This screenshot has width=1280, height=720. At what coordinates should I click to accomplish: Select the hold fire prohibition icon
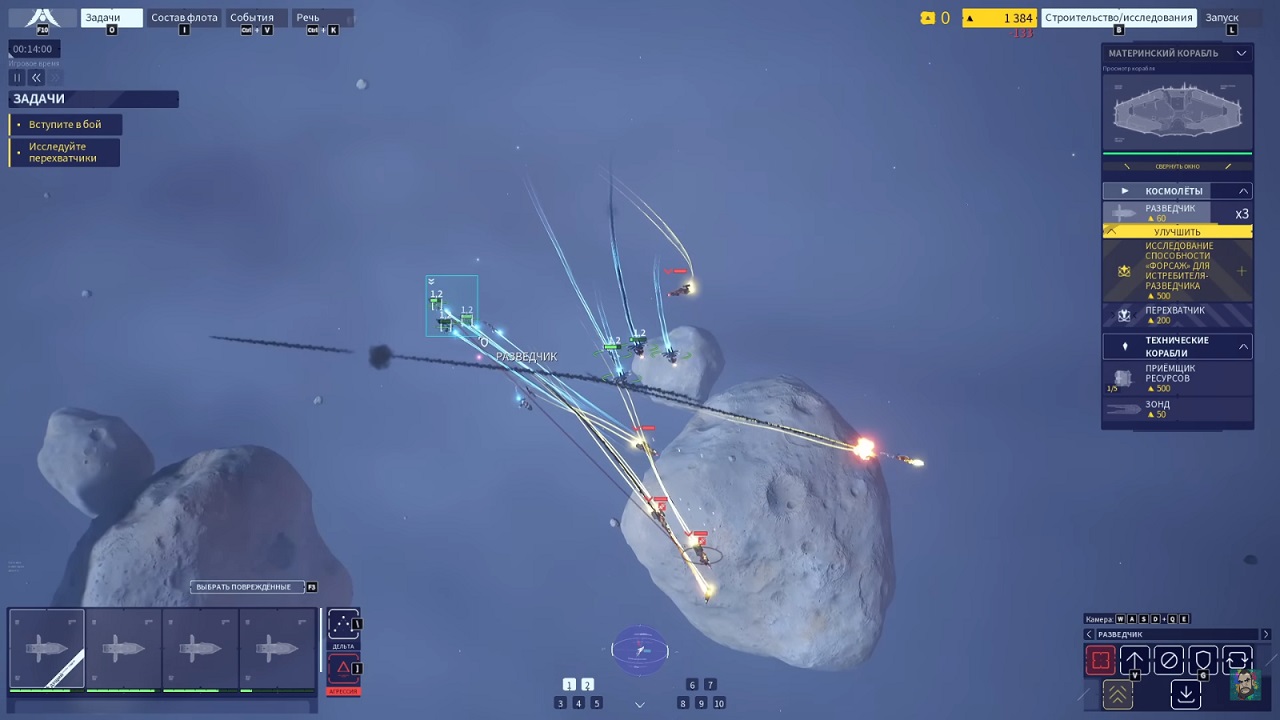1169,660
